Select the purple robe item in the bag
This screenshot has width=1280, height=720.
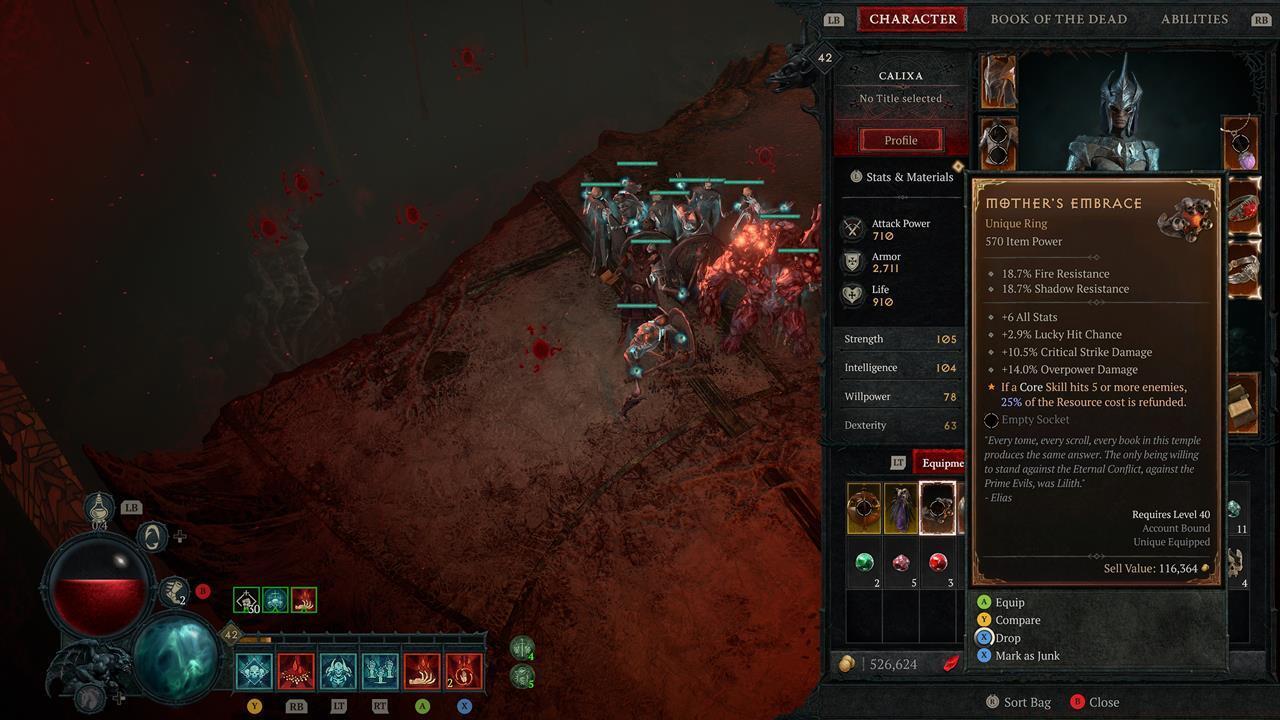click(901, 508)
